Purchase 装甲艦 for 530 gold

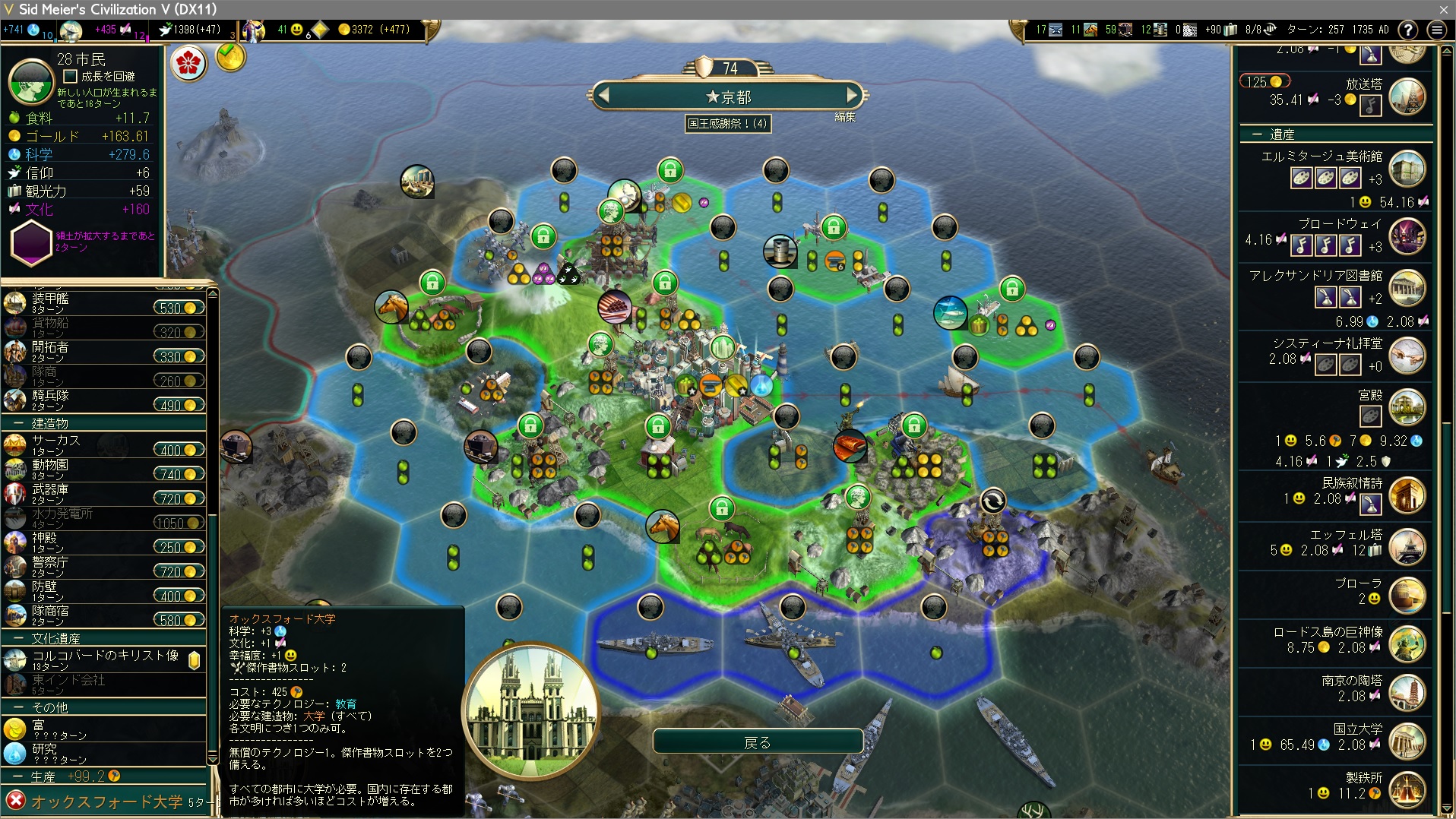point(179,308)
